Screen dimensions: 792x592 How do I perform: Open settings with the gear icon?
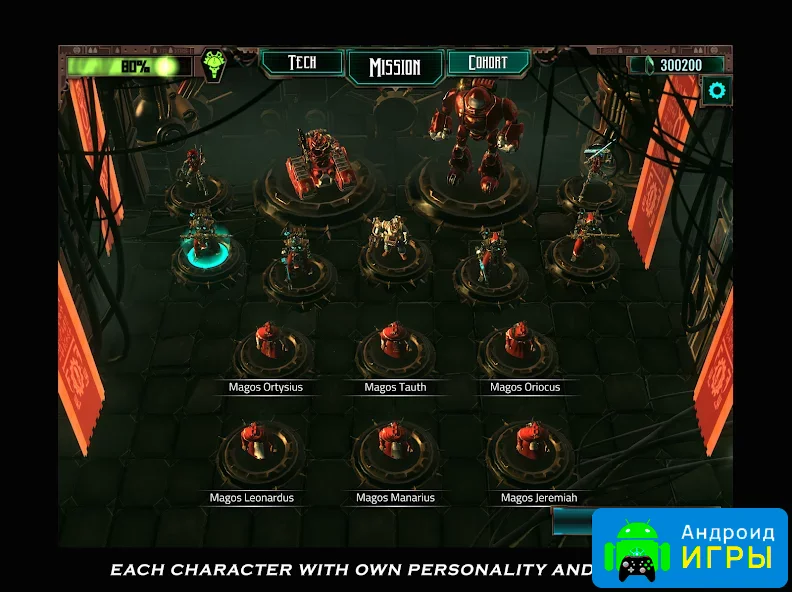point(716,91)
